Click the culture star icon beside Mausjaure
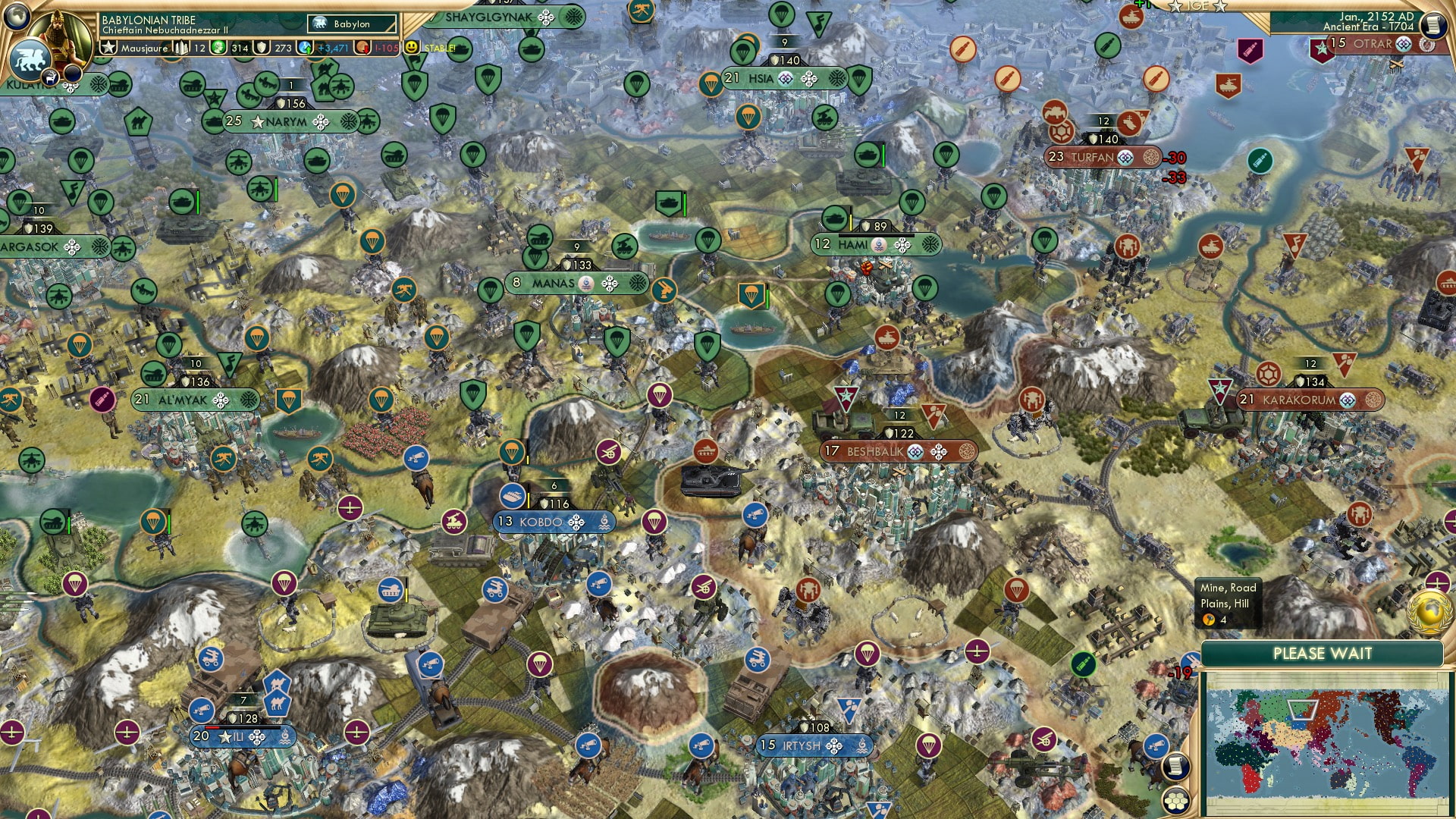The height and width of the screenshot is (819, 1456). 108,47
